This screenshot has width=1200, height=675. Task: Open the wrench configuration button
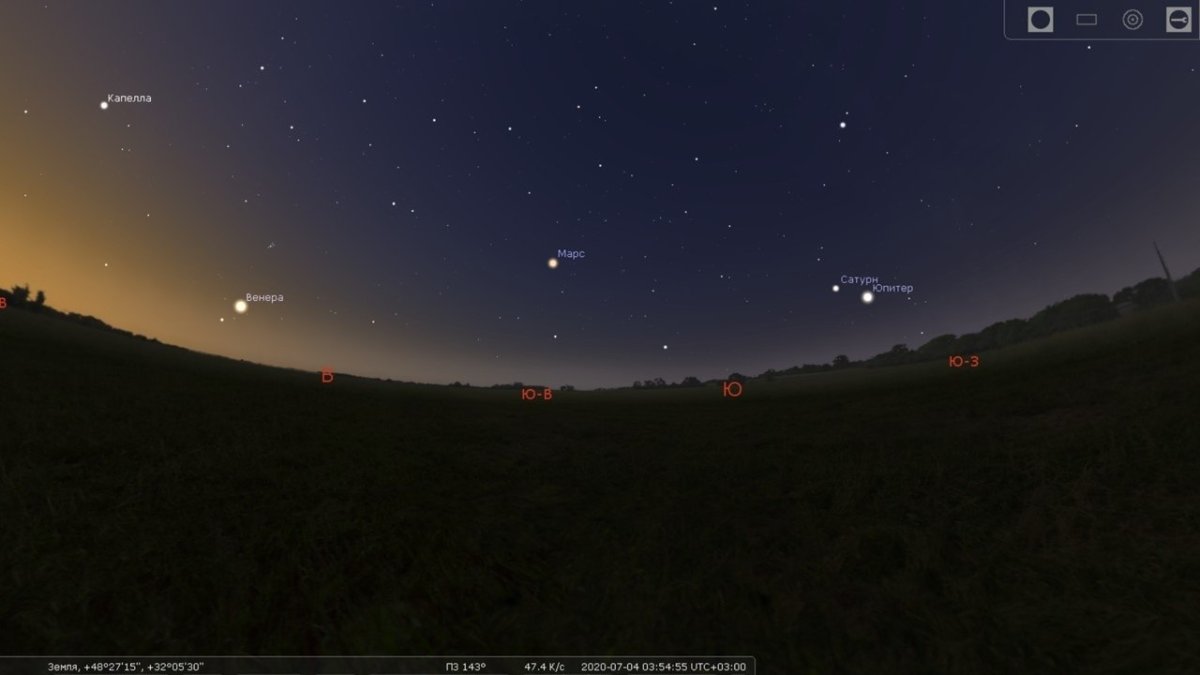pyautogui.click(x=1178, y=19)
